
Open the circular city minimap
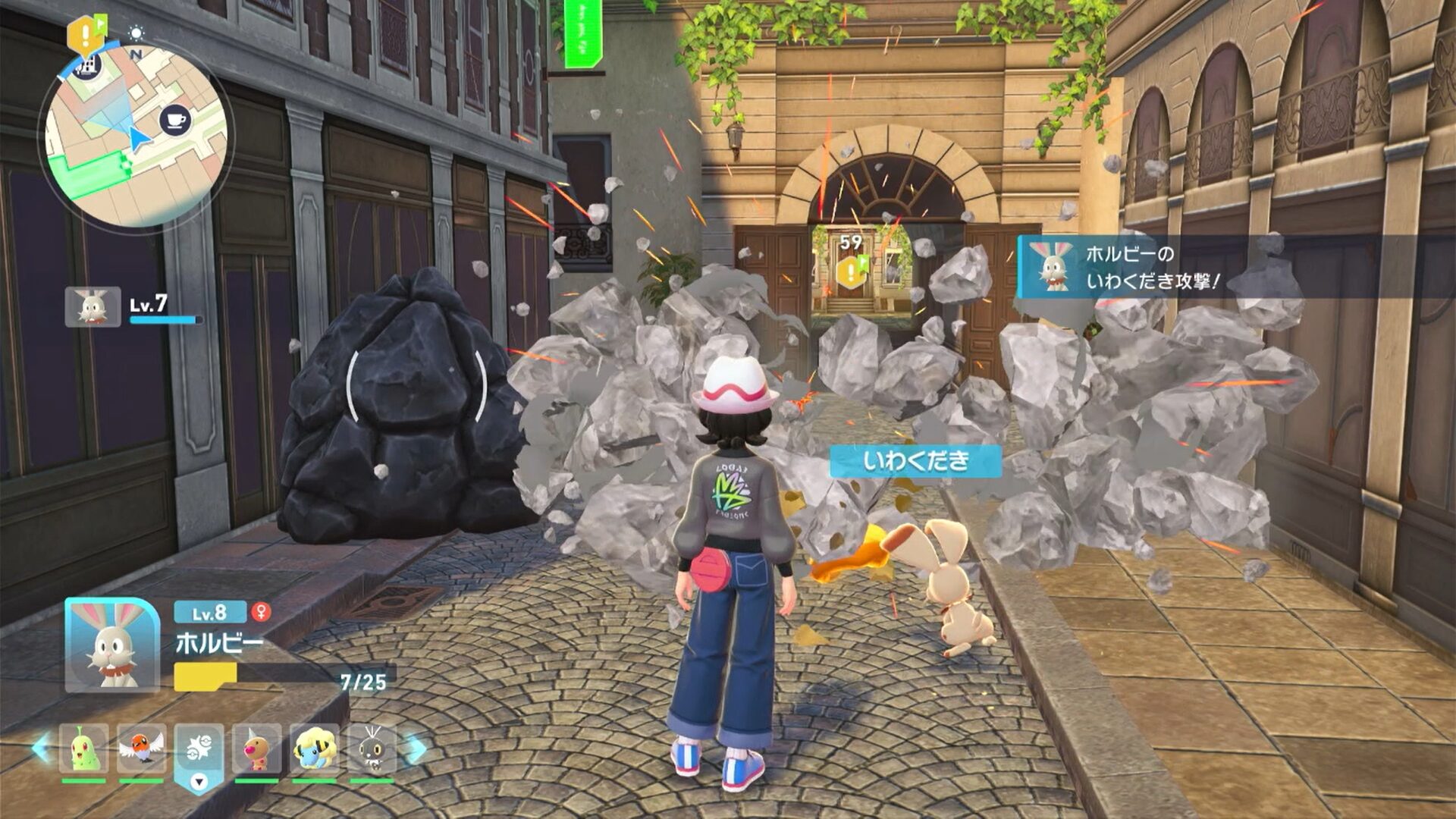coord(136,136)
